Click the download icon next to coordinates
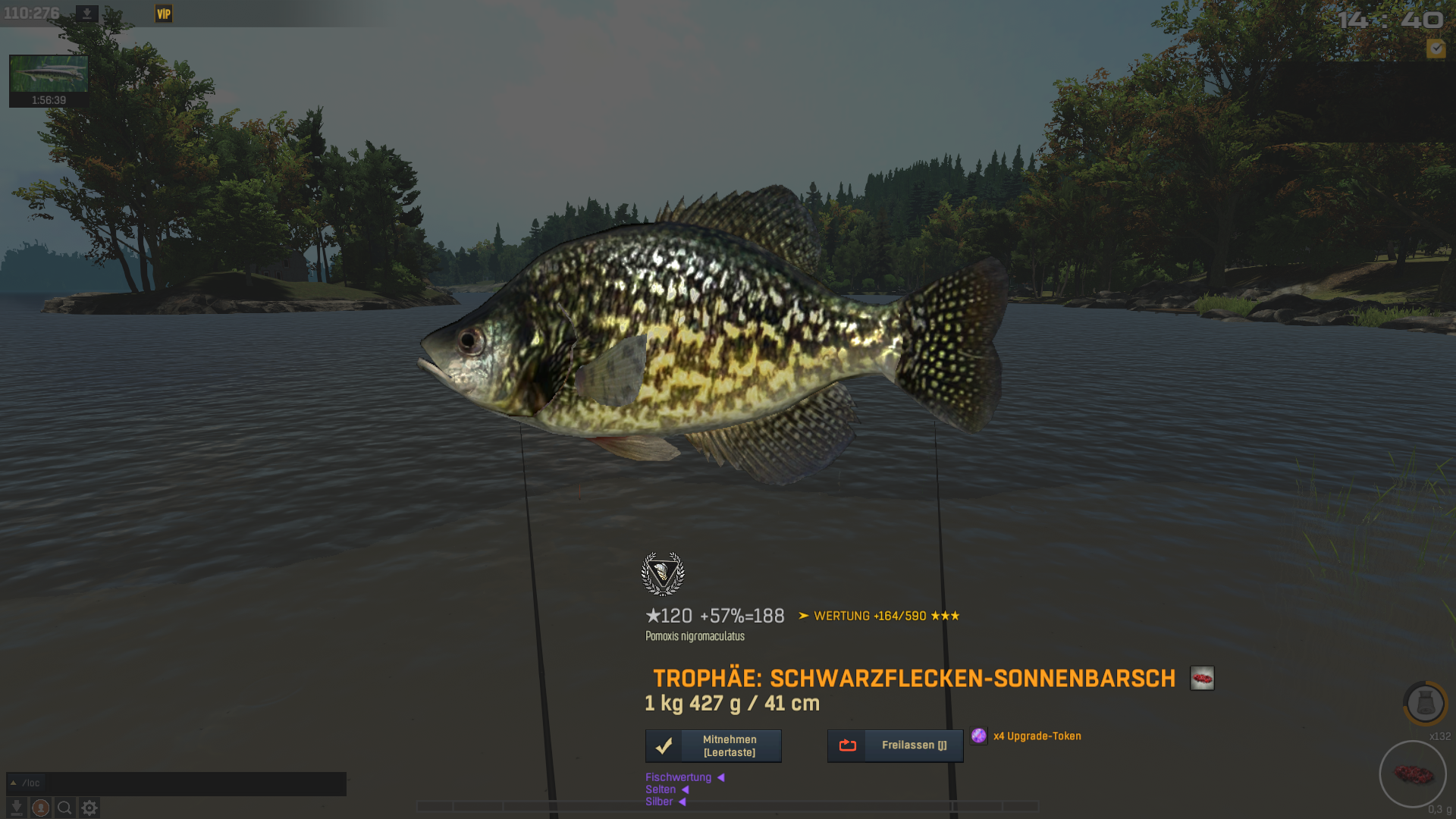Image resolution: width=1456 pixels, height=819 pixels. (x=87, y=14)
